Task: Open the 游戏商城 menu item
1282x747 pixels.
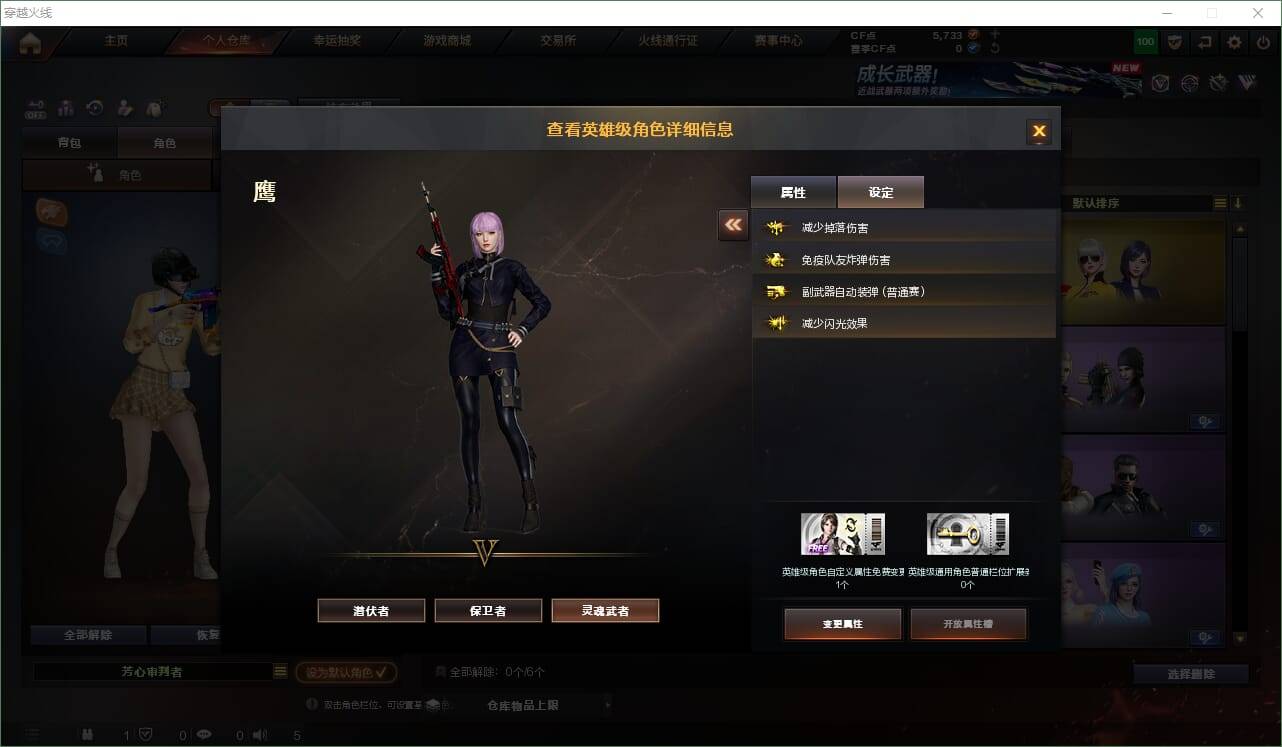Action: point(448,39)
